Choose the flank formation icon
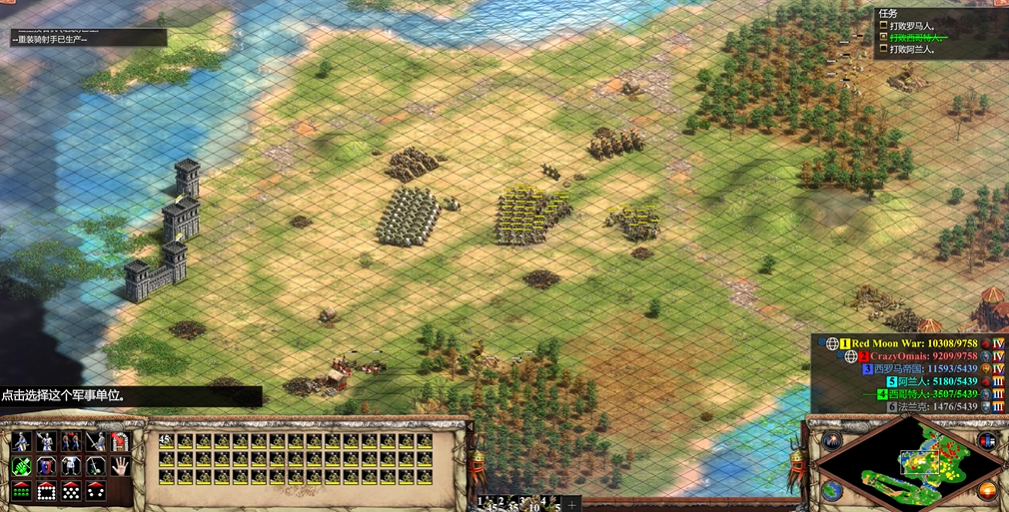 95,491
